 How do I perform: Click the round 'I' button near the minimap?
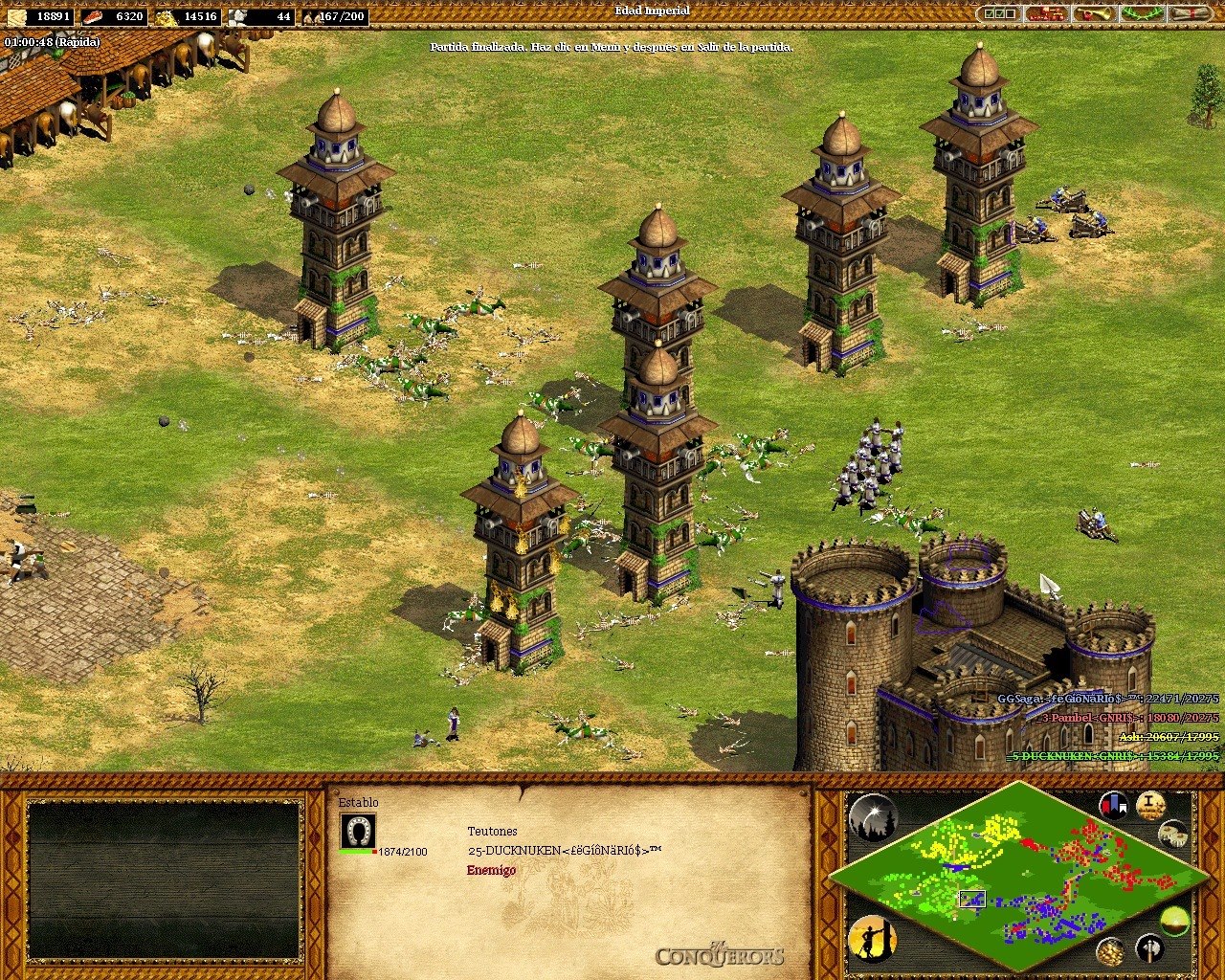[1150, 805]
